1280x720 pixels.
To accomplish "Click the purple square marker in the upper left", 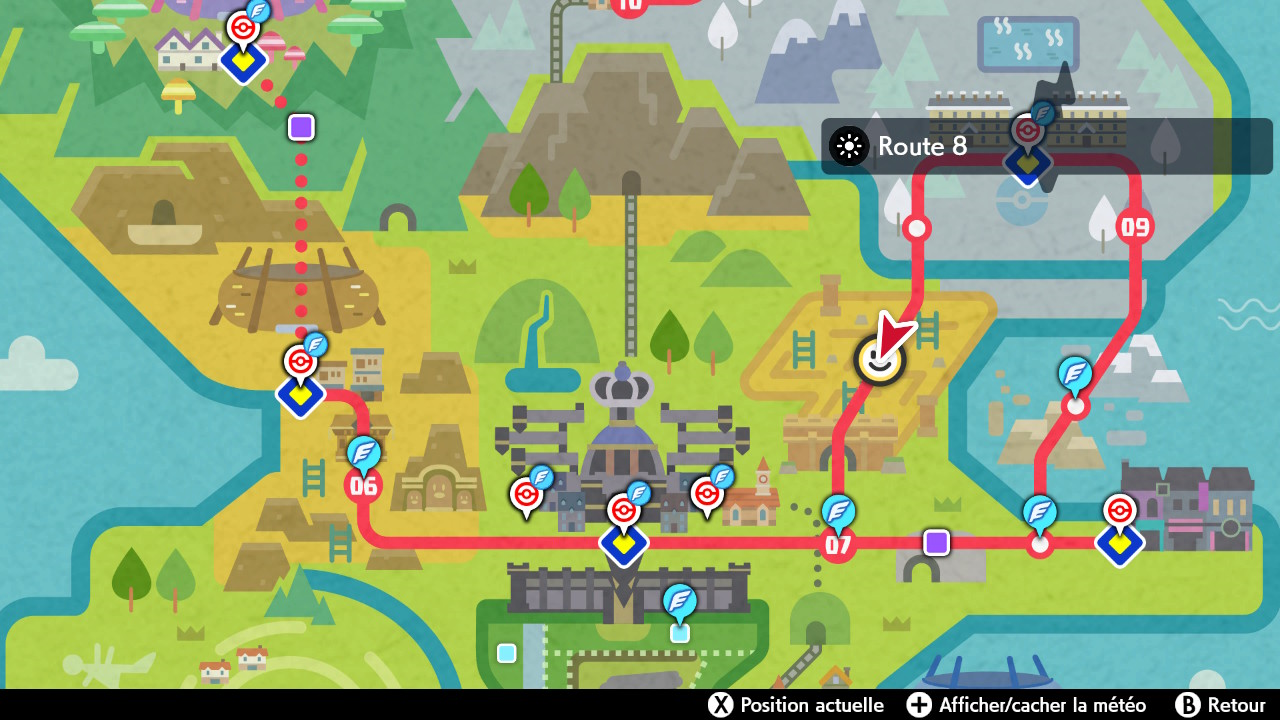I will 301,127.
